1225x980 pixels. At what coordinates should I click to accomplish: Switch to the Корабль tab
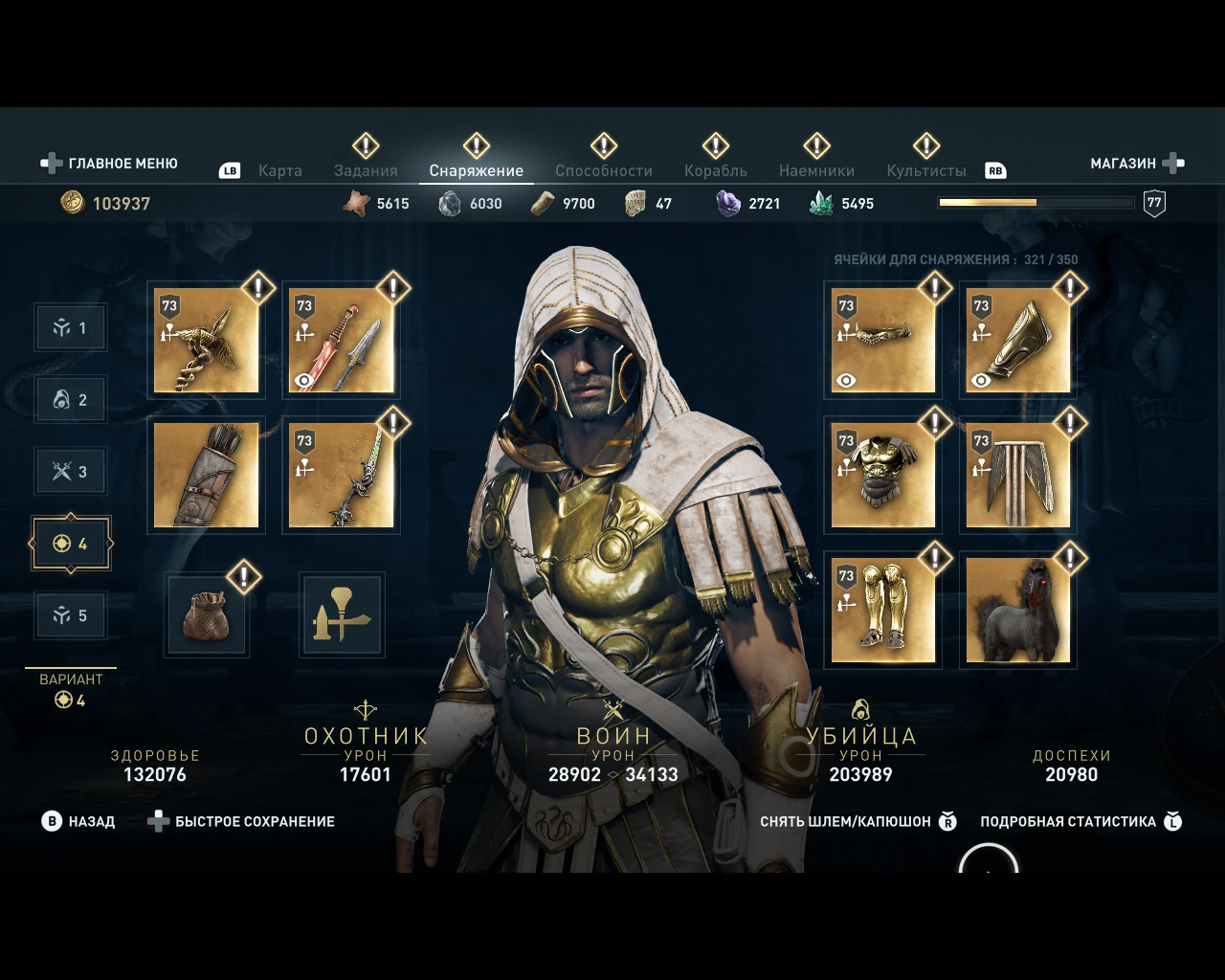coord(715,169)
